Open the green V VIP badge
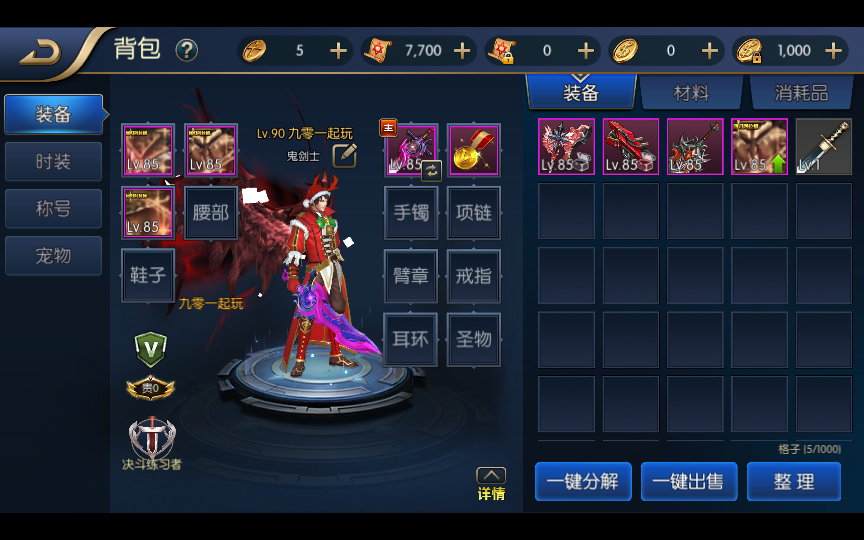The height and width of the screenshot is (540, 864). point(150,346)
